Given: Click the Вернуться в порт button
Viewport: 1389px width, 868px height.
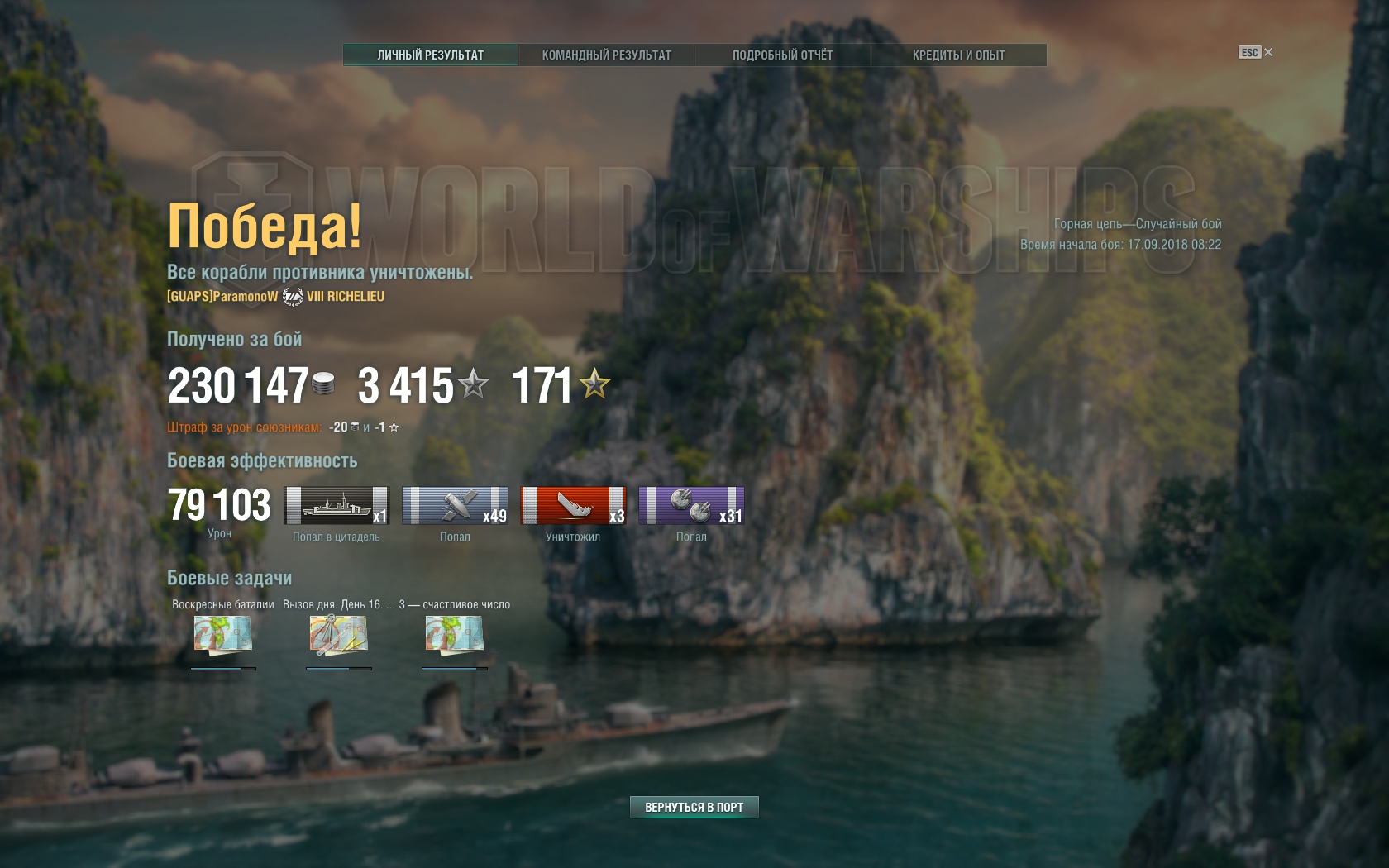Looking at the screenshot, I should [694, 807].
